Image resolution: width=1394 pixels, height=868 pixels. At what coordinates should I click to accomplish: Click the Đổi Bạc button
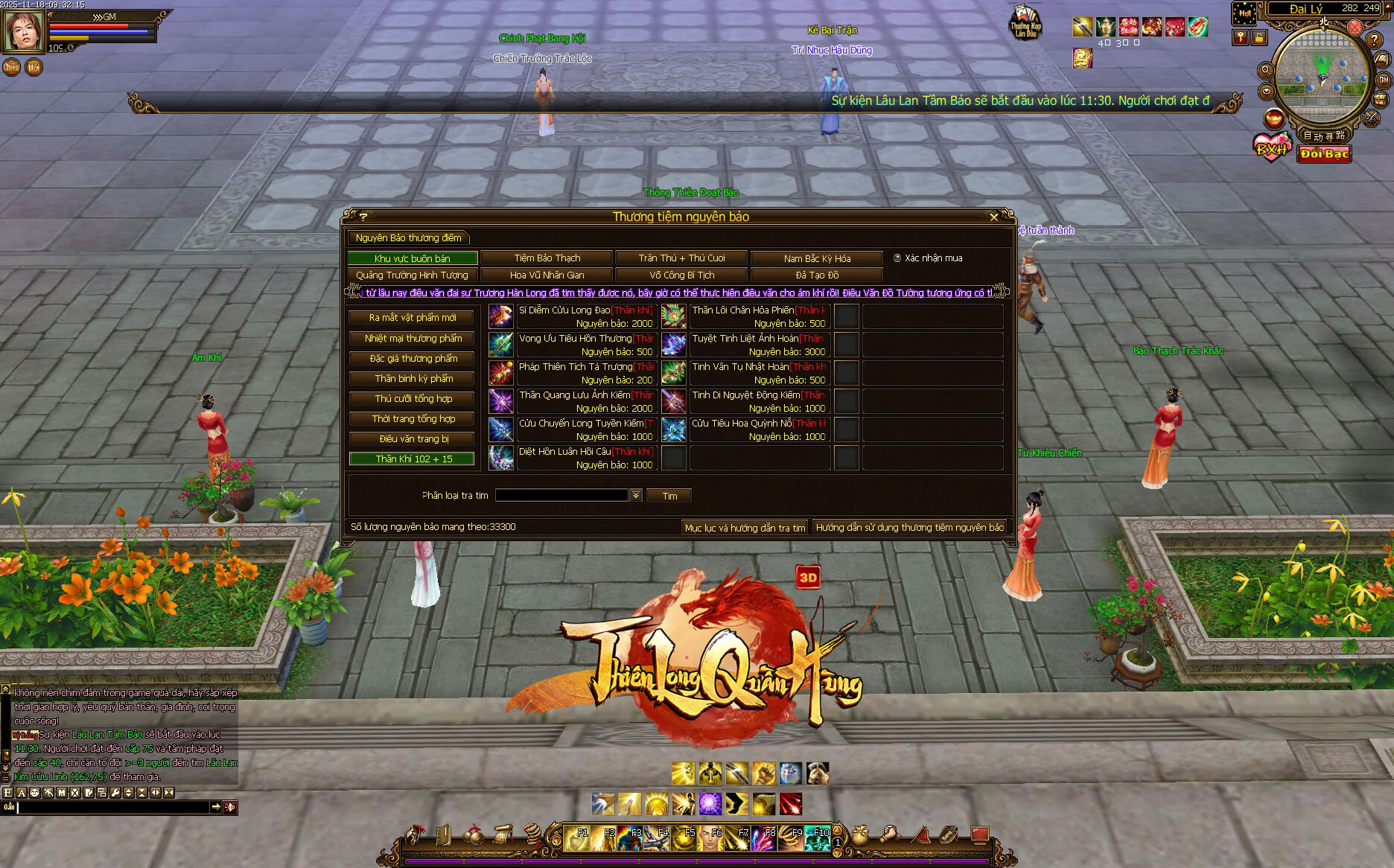[1324, 154]
